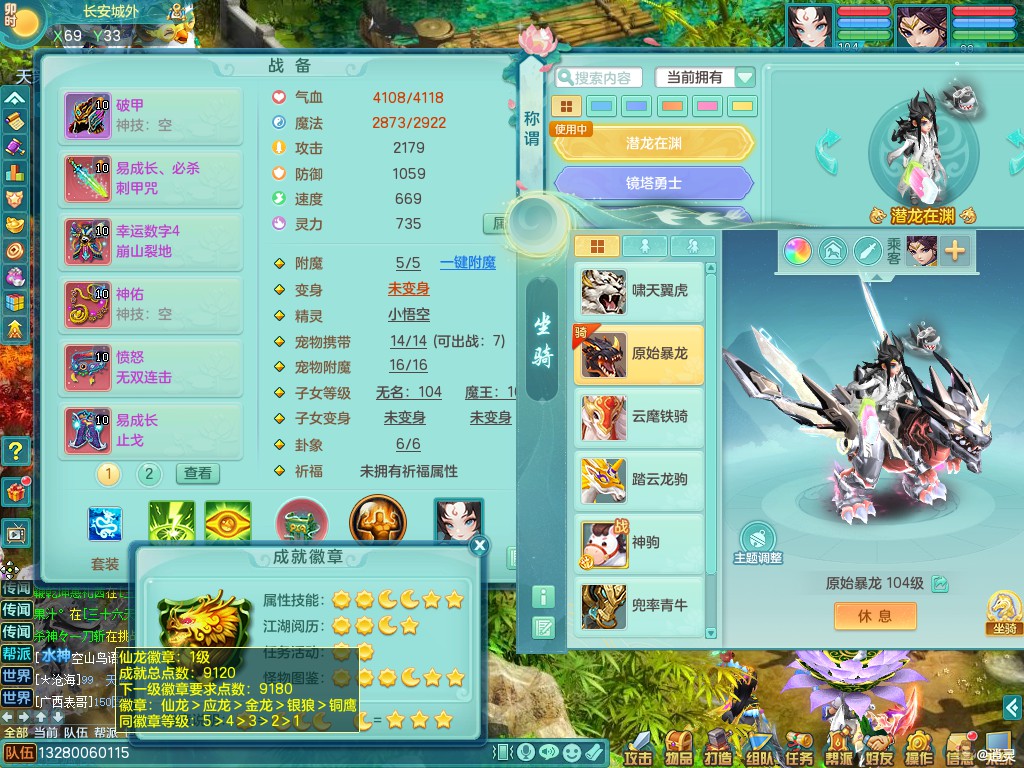Open the 好友 friends menu
Image resolution: width=1024 pixels, height=768 pixels.
pos(879,747)
